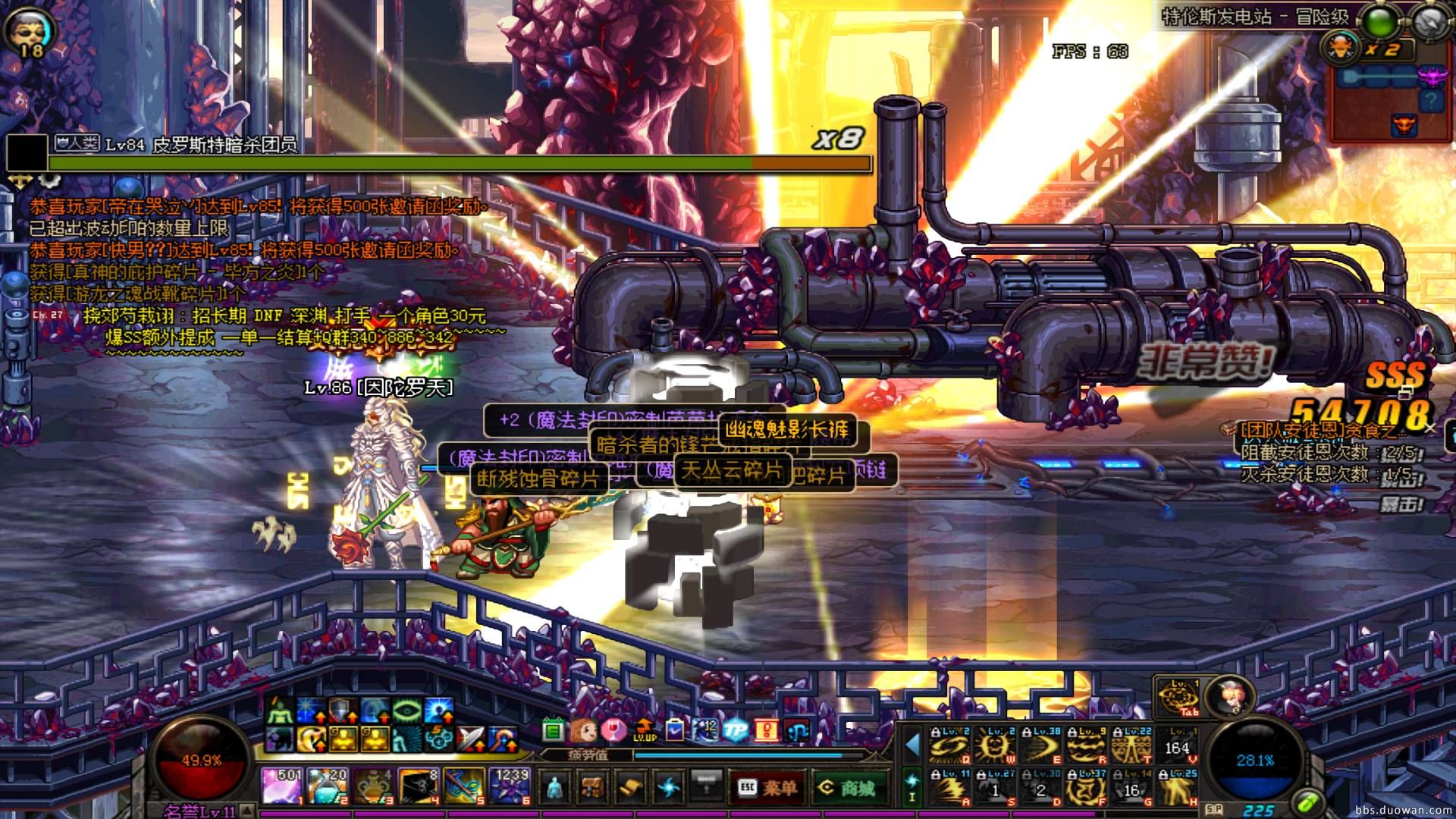
Task: Click the skill bar left arrow
Action: [912, 745]
